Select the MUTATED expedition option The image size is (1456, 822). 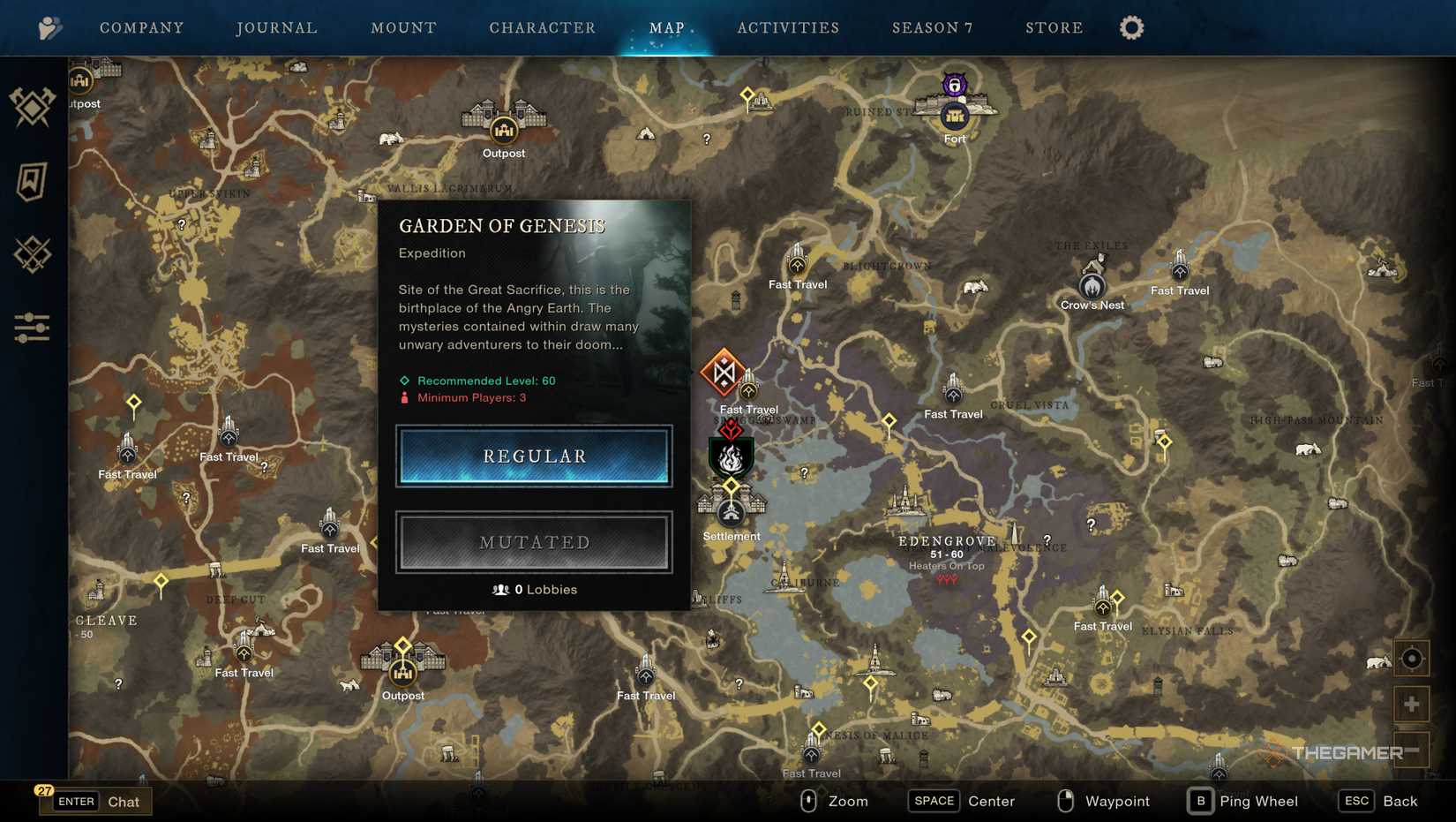533,542
